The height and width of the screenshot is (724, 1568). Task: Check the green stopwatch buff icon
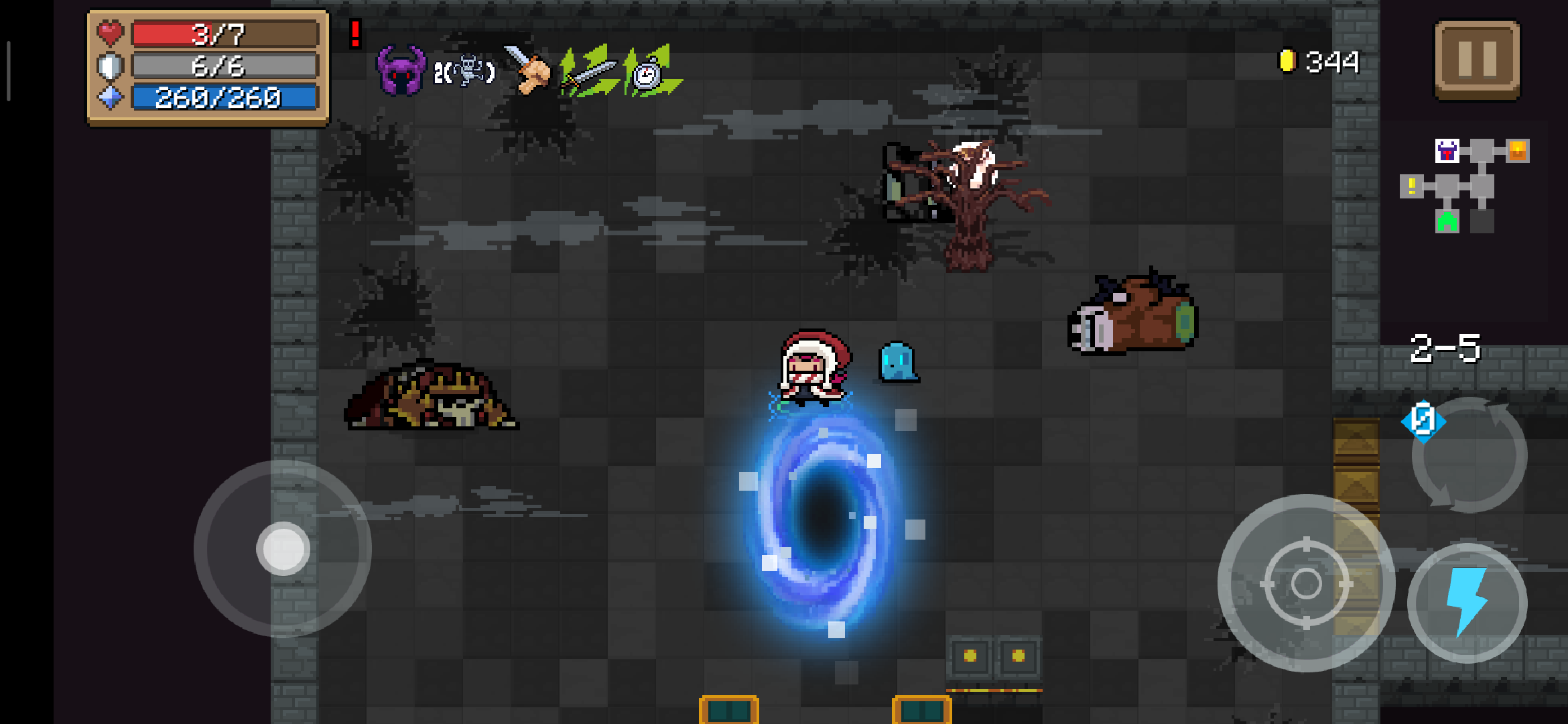[x=649, y=72]
